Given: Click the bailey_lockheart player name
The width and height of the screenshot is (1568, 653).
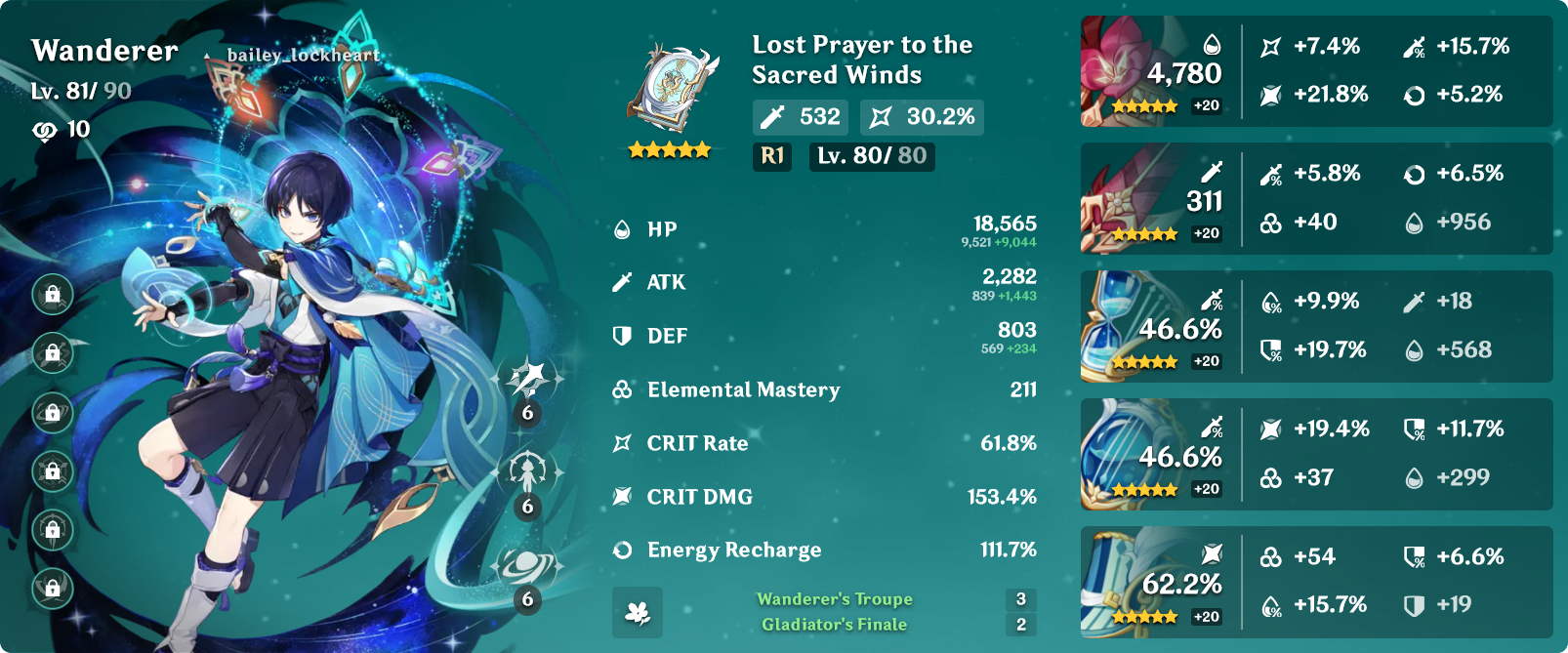Looking at the screenshot, I should coord(303,55).
